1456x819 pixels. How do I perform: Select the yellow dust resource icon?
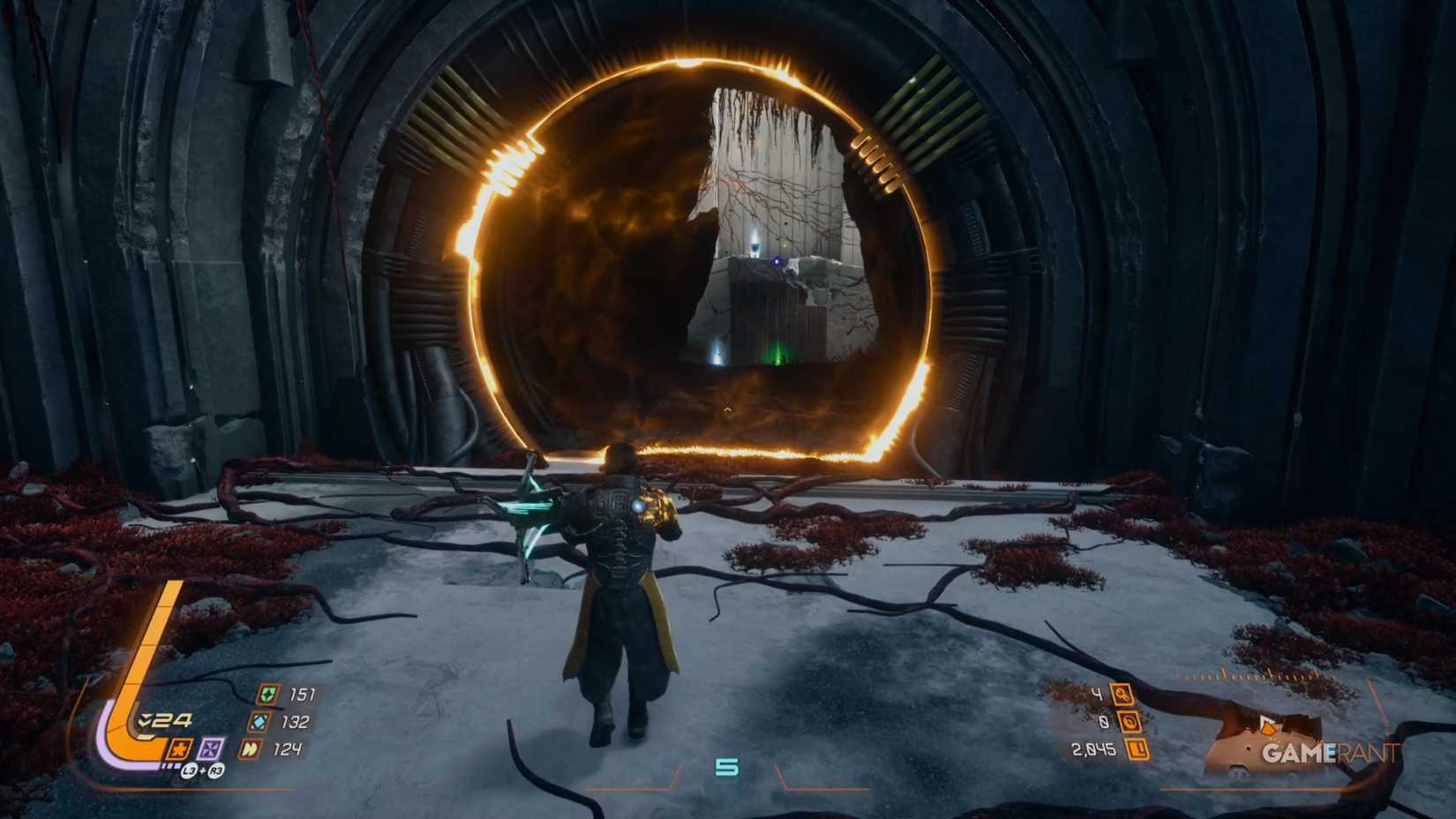[251, 750]
